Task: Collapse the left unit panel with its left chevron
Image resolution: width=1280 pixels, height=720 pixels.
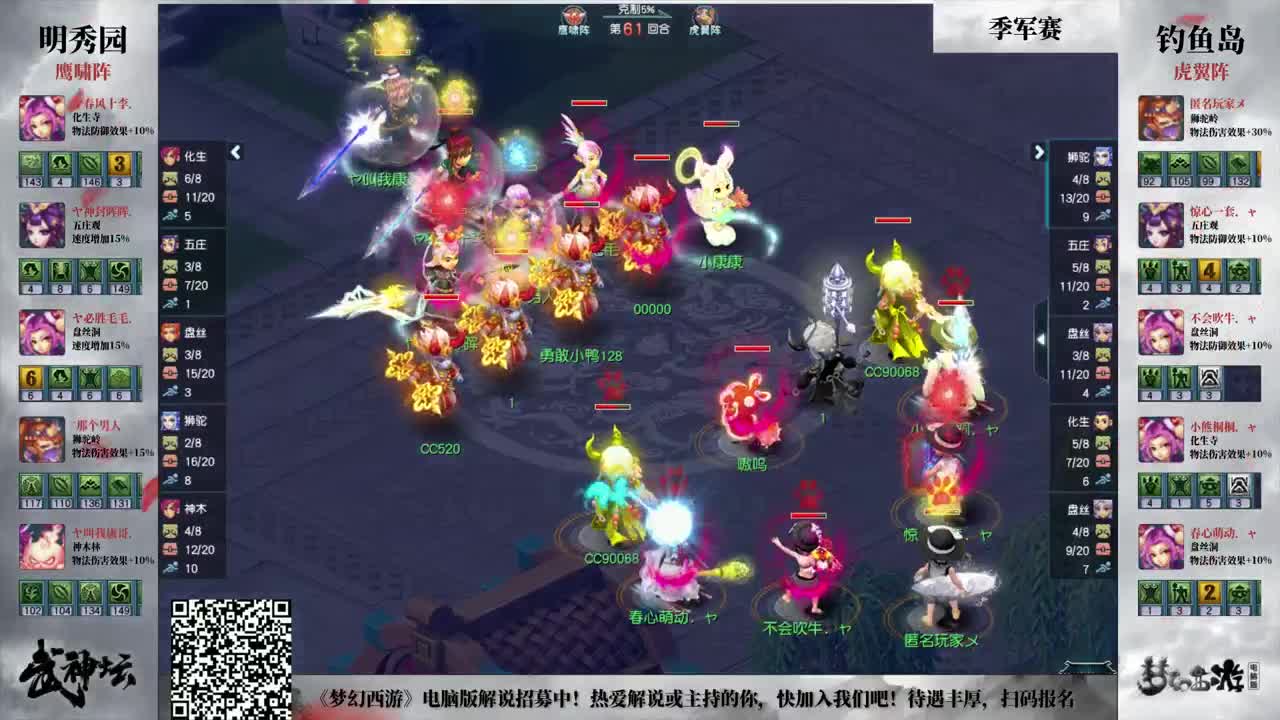Action: 234,152
